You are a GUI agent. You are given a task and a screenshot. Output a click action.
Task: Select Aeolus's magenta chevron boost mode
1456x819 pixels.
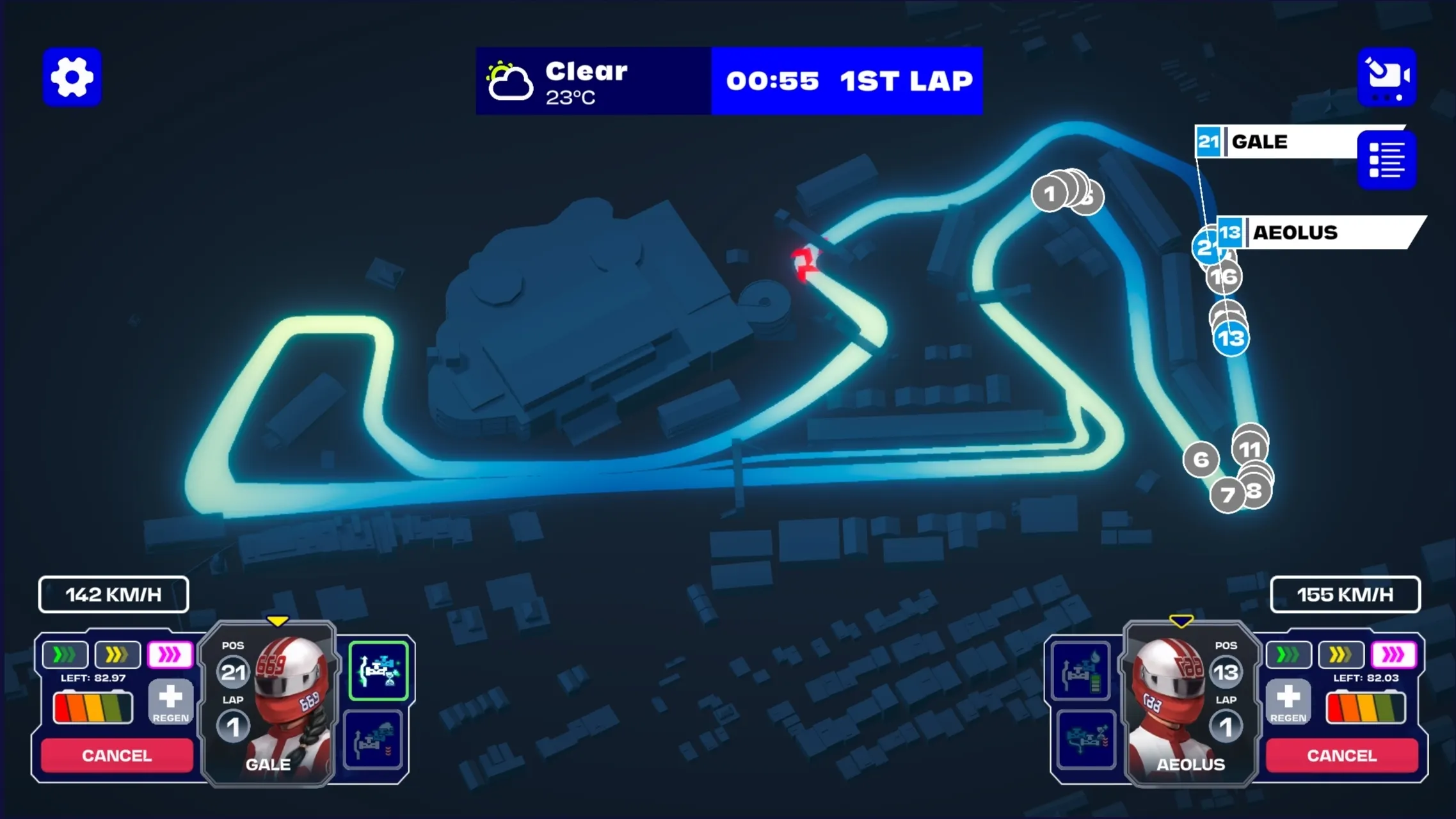coord(1393,655)
